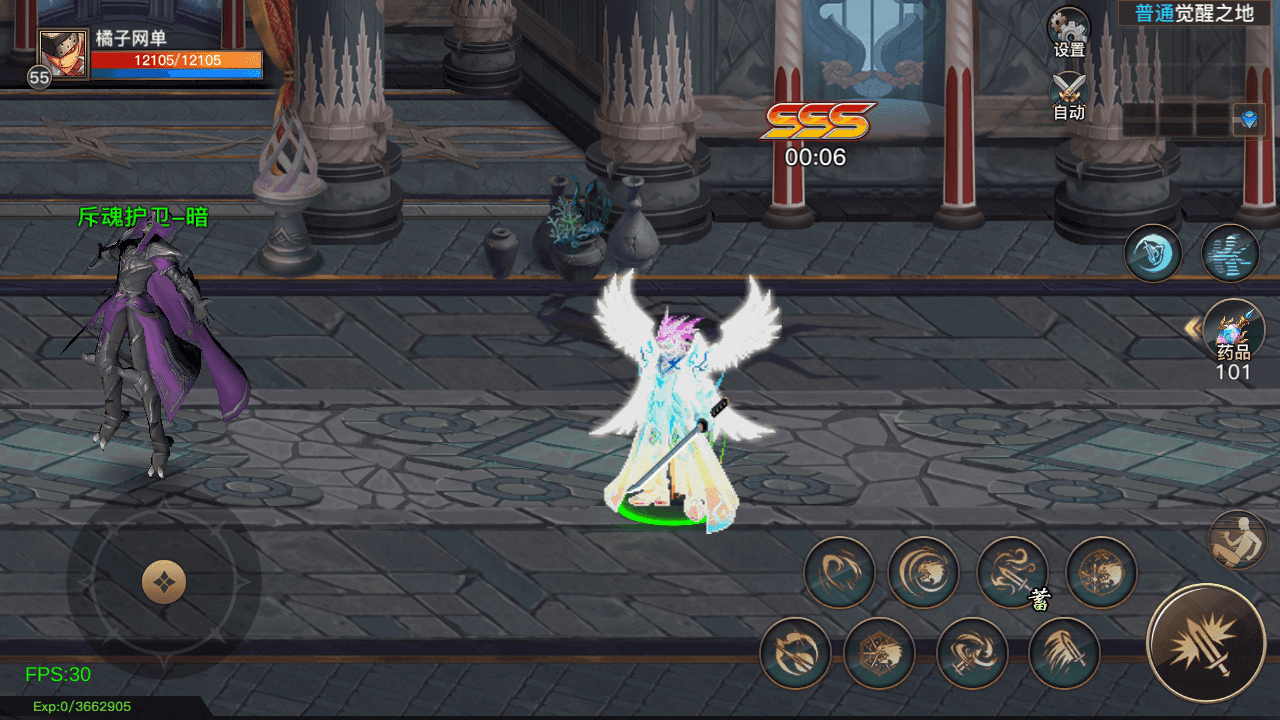This screenshot has height=720, width=1280.
Task: Cast the crescent moon lion skill
Action: [x=923, y=573]
